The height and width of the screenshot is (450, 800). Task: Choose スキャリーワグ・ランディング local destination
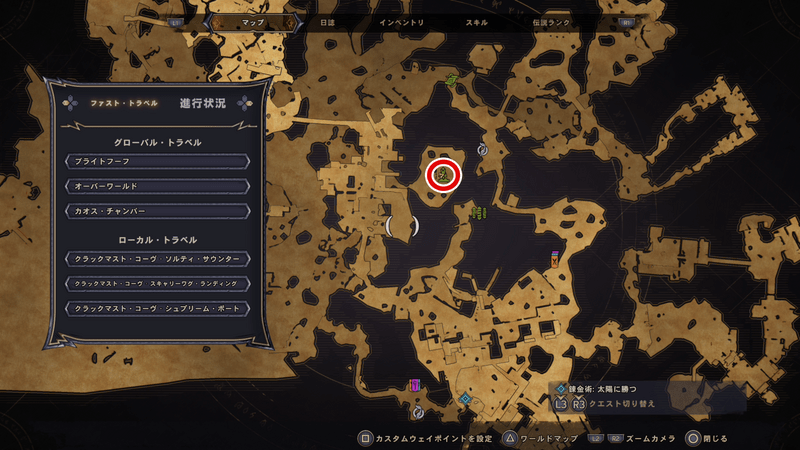[155, 284]
